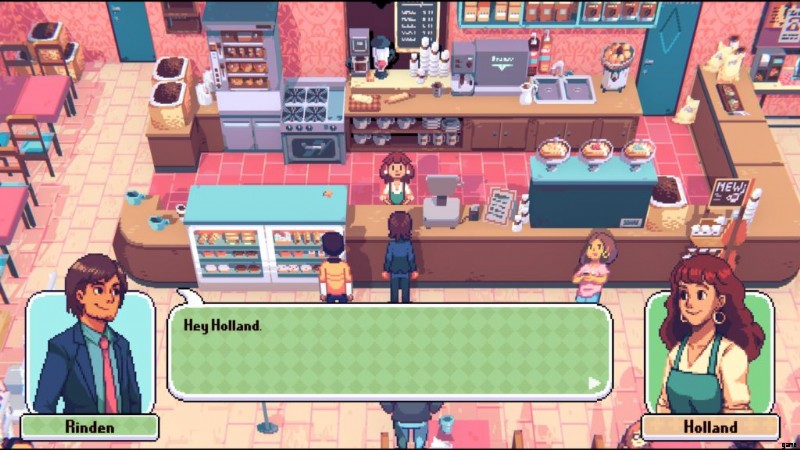Advance dialogue with the white arrow
Image resolution: width=800 pixels, height=450 pixels.
(595, 382)
